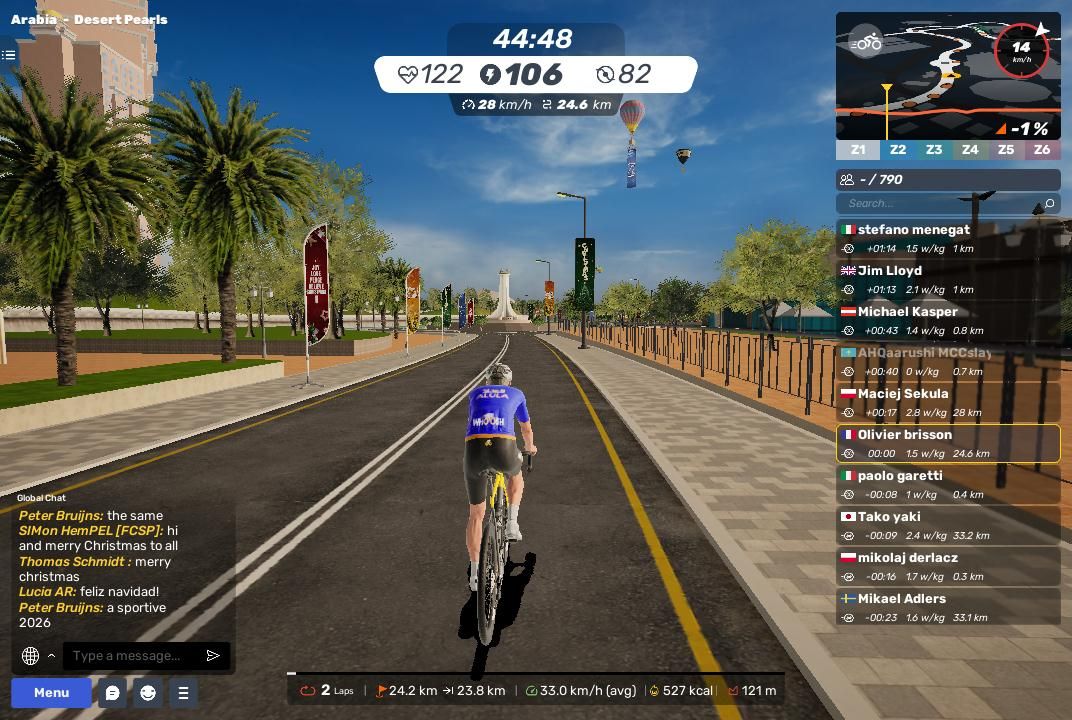Open the list icon beside the emoji button

coord(183,692)
